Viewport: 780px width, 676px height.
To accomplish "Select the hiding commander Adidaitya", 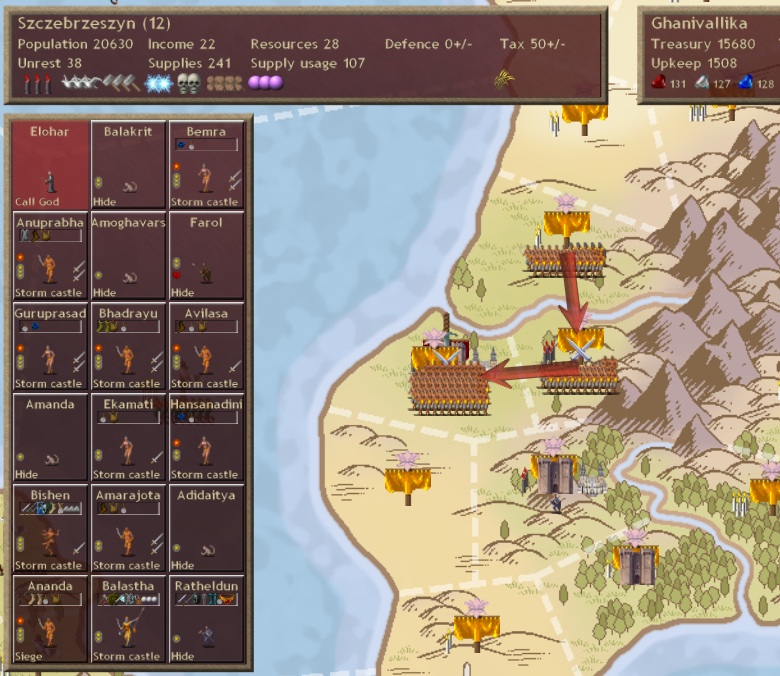I will tap(206, 529).
